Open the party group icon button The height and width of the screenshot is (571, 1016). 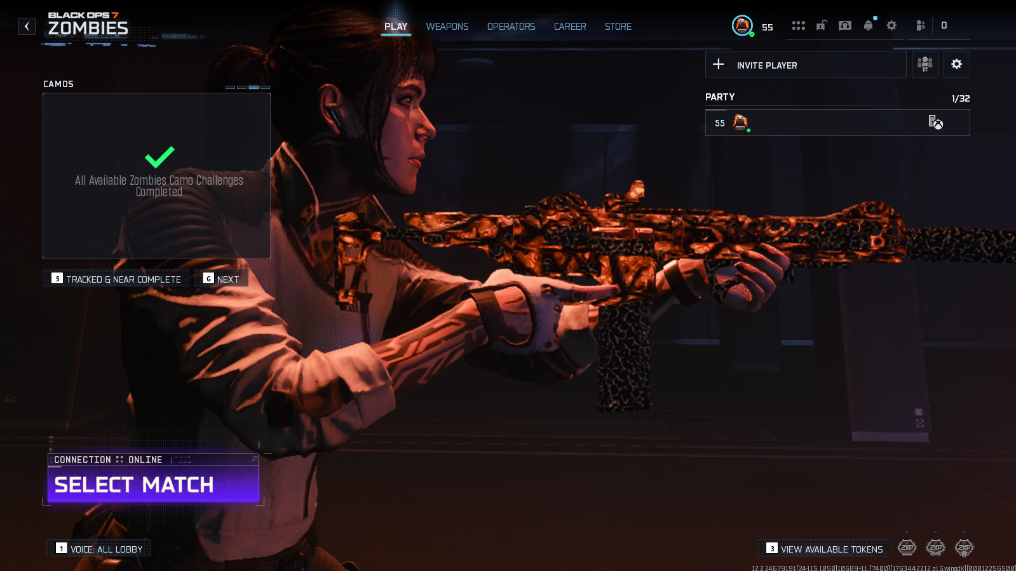coord(925,65)
